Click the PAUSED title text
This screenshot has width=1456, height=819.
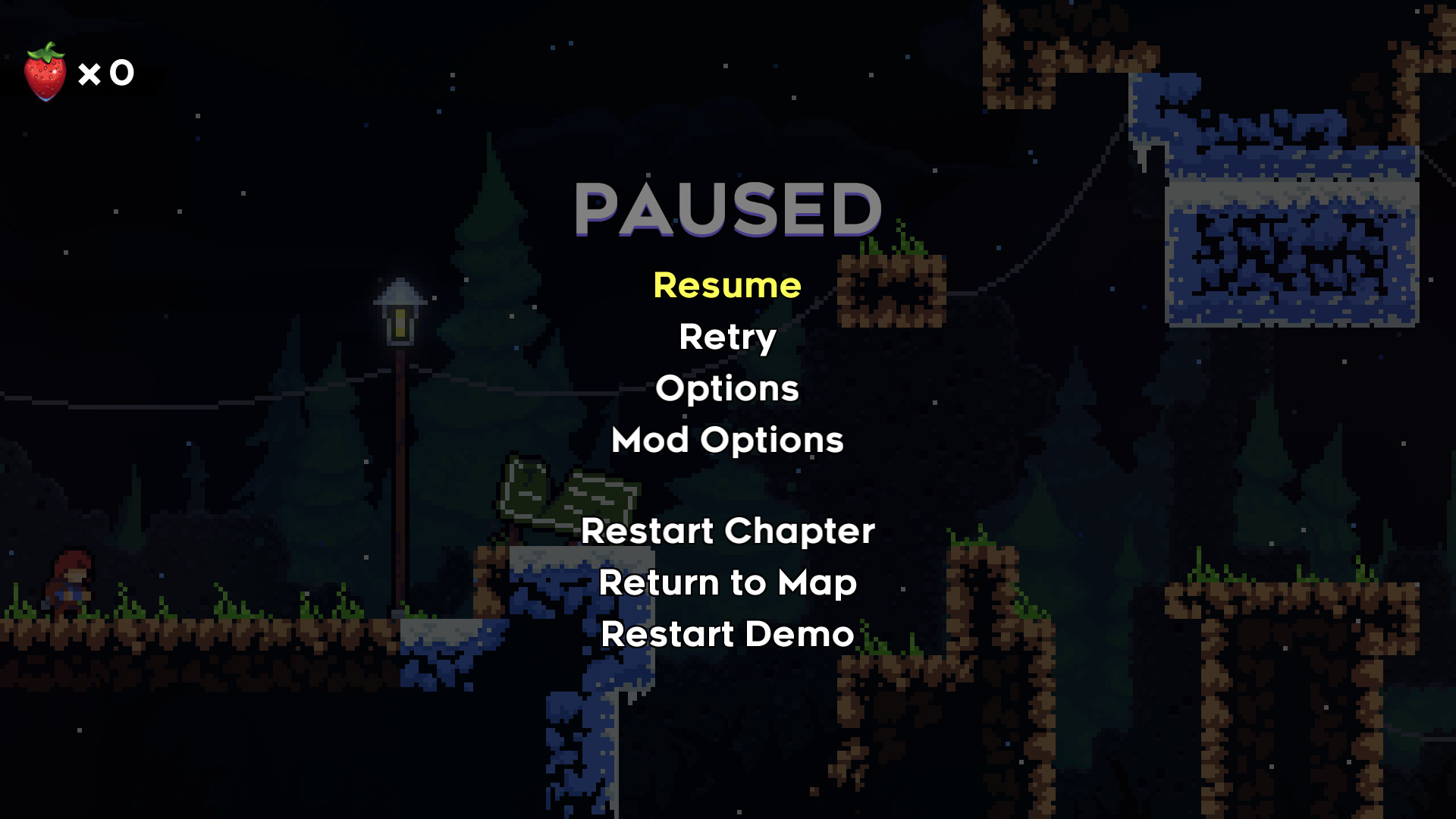[728, 210]
